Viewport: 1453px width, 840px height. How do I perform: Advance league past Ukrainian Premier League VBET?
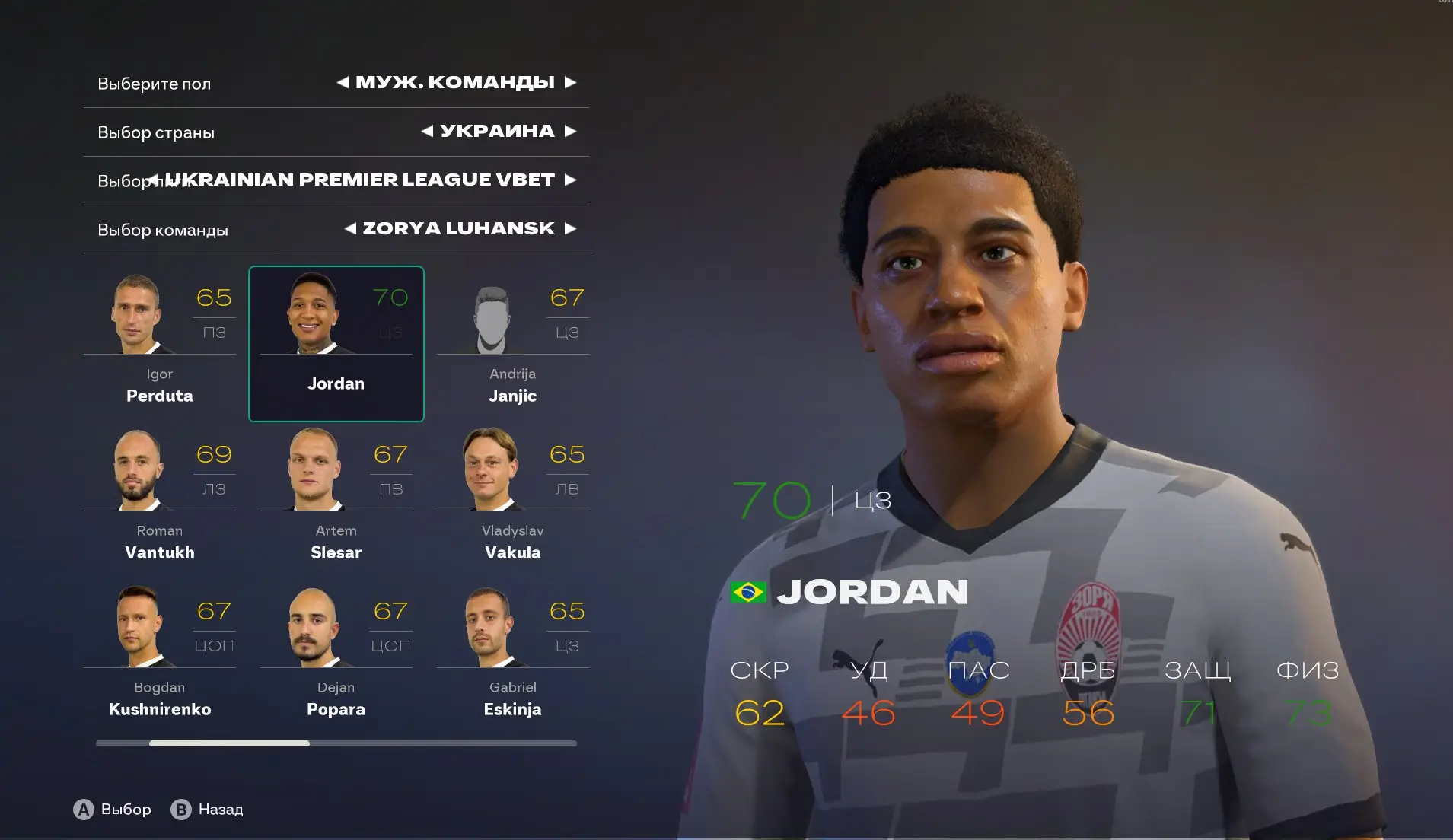(570, 180)
